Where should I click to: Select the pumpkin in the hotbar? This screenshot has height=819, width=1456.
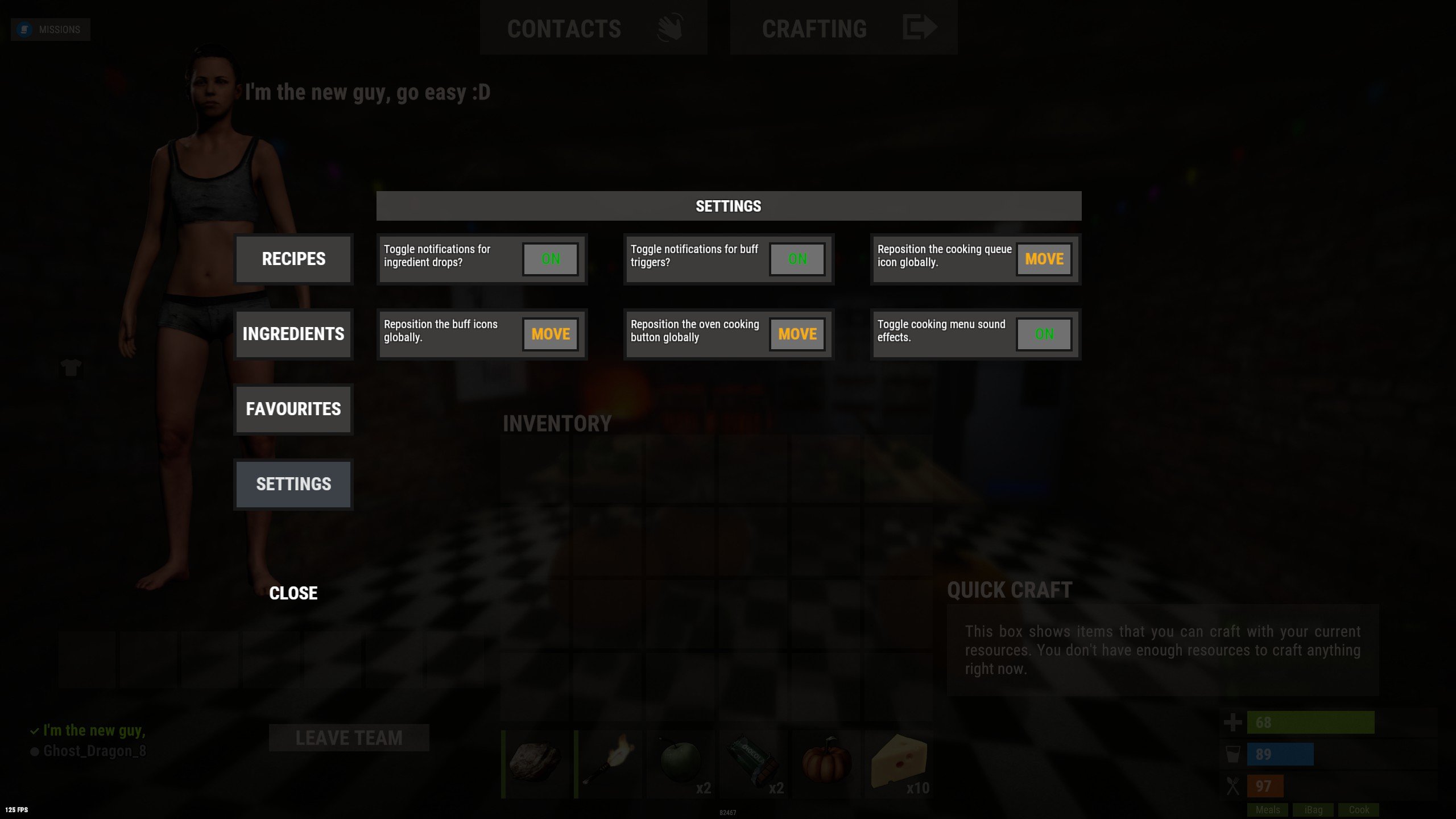click(826, 764)
